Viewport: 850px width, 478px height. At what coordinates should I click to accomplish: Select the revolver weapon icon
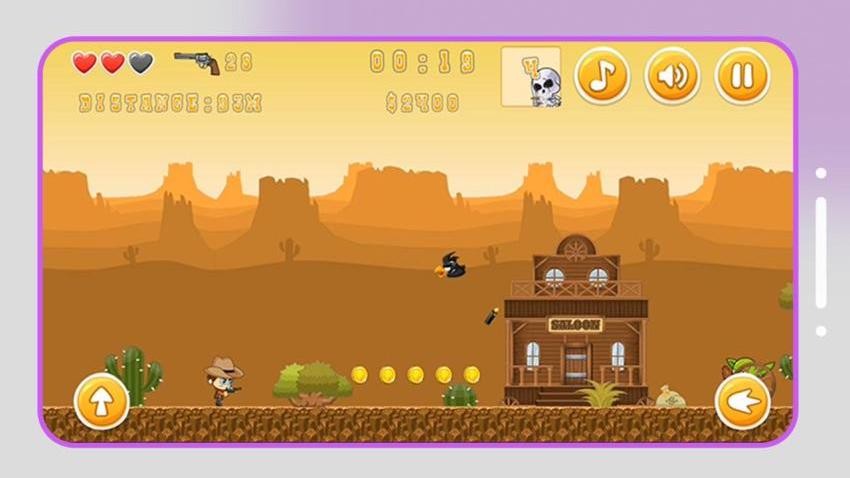pos(197,62)
